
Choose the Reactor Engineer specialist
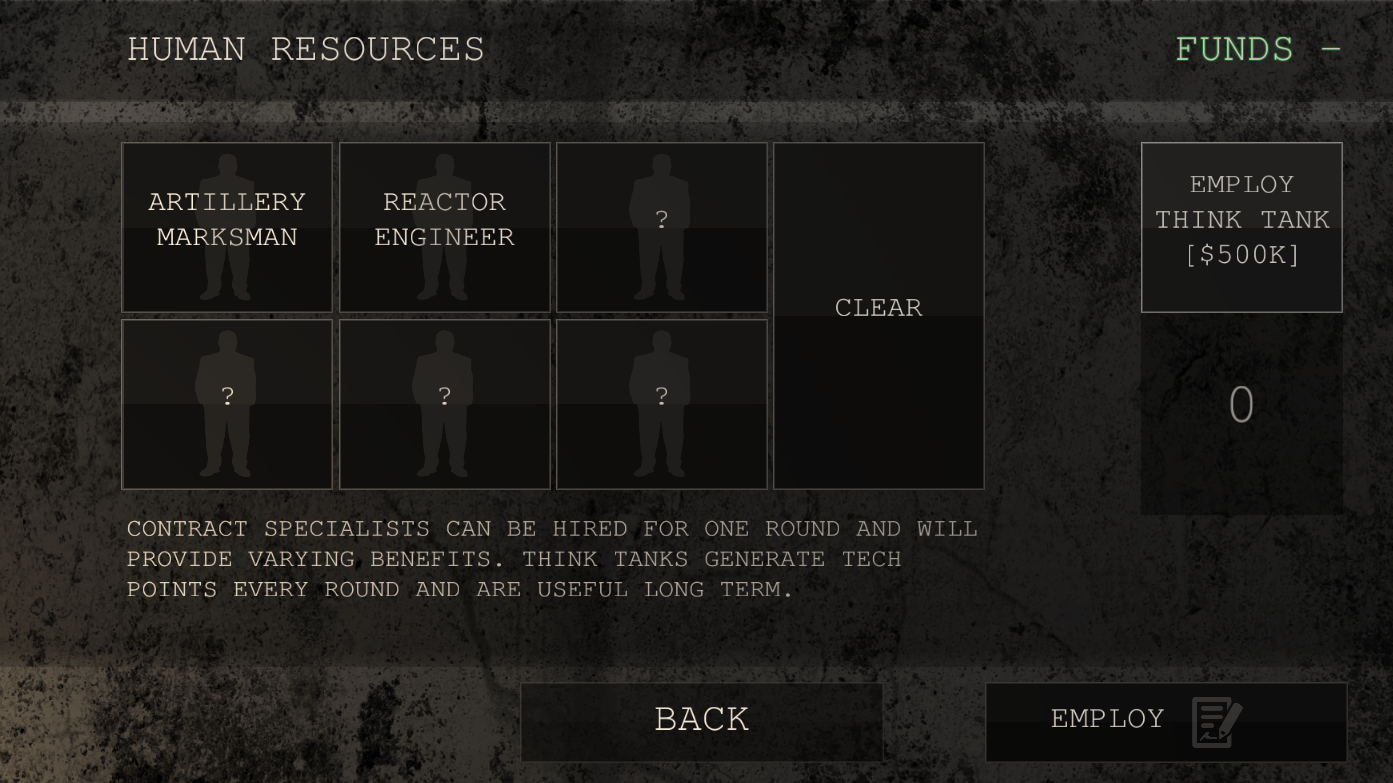444,227
